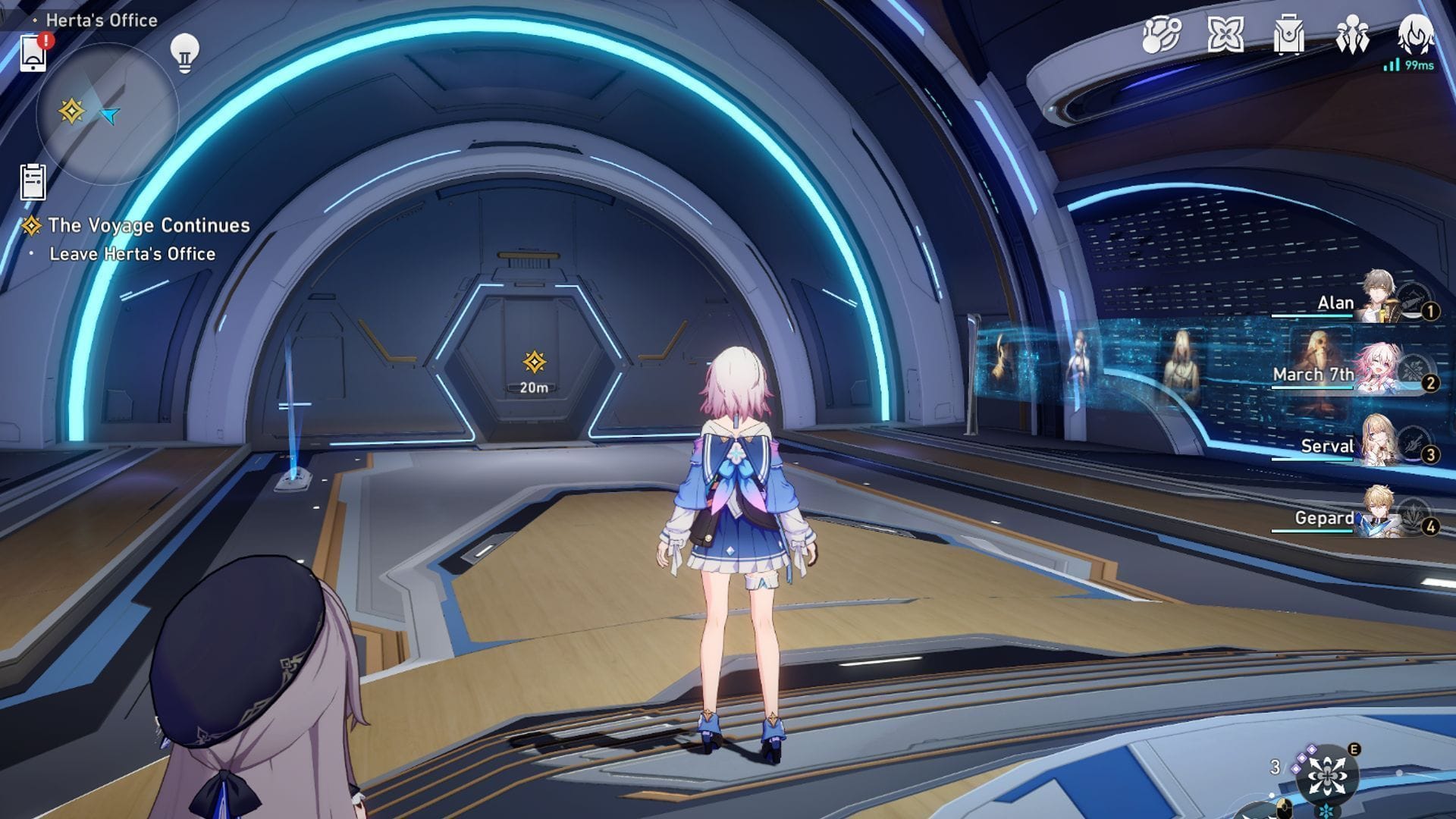Click the objective Leave Herta's Office
This screenshot has width=1456, height=819.
click(133, 253)
